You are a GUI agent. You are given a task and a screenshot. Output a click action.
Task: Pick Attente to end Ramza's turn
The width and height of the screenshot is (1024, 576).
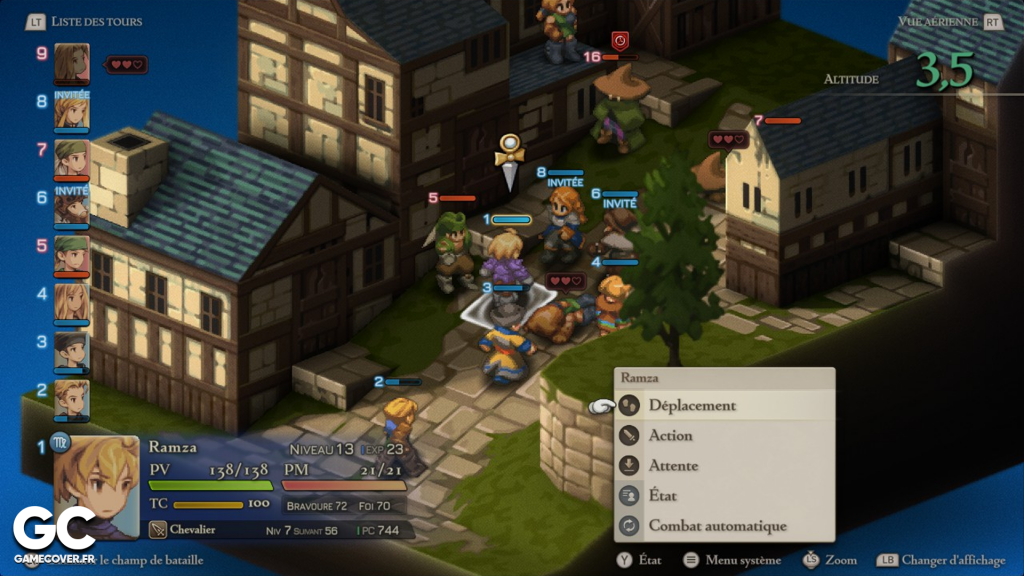pyautogui.click(x=673, y=465)
